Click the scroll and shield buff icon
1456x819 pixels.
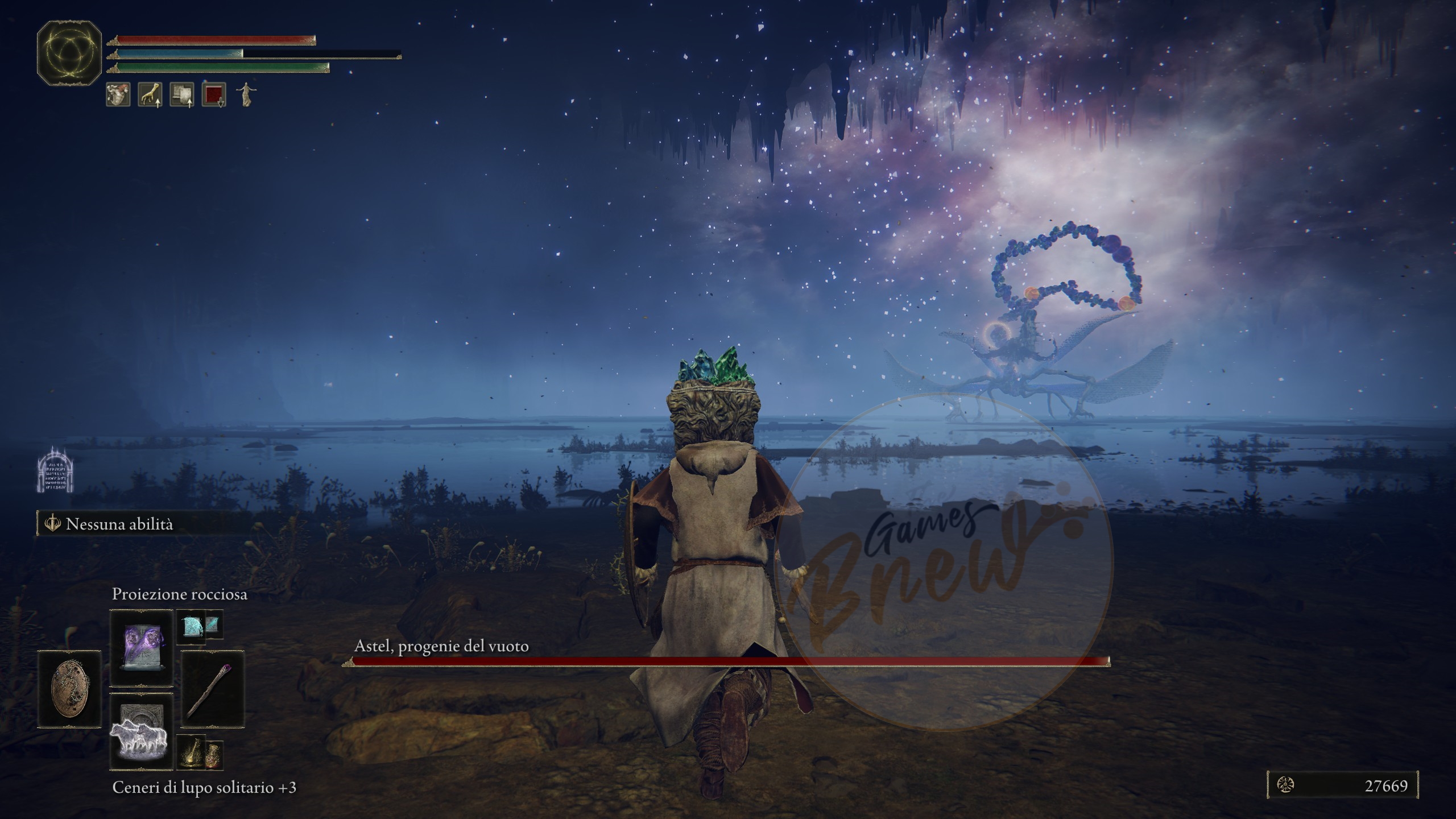tap(182, 94)
